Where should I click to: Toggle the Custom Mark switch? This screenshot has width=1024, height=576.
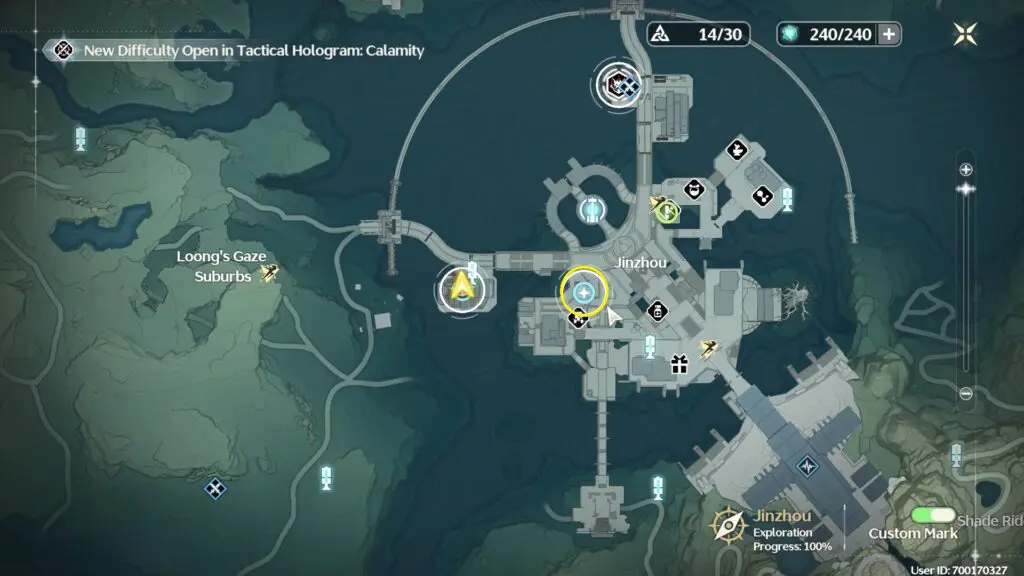click(x=933, y=516)
